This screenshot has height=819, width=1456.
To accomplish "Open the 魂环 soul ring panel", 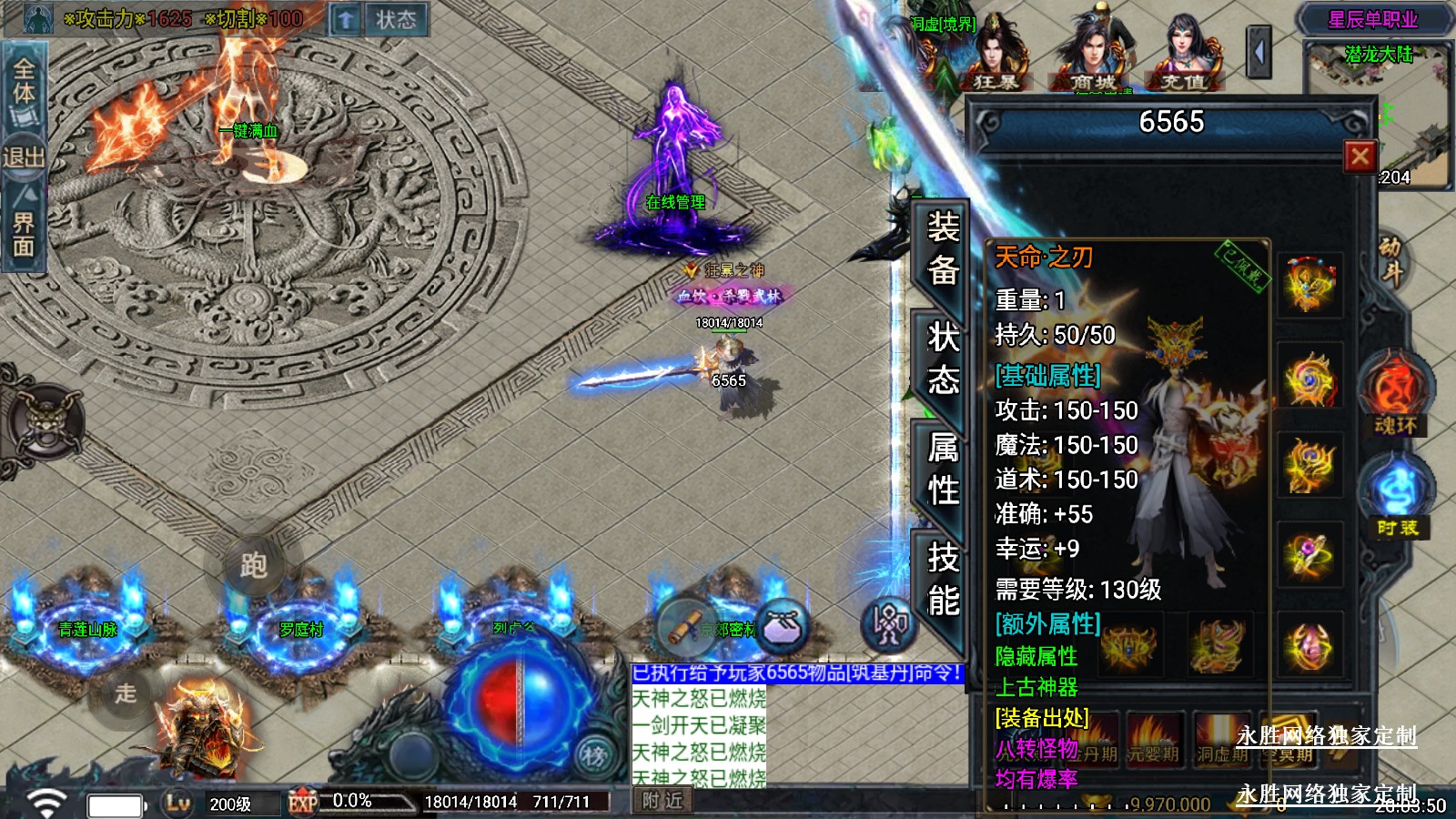I will click(x=1395, y=394).
